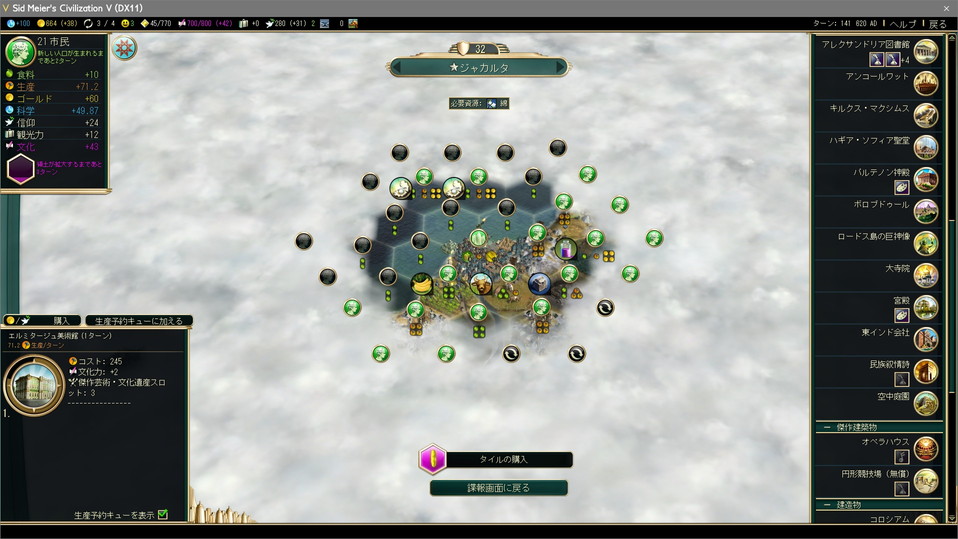Click the オペラハウス building icon
Viewport: 958px width, 539px height.
pos(926,449)
